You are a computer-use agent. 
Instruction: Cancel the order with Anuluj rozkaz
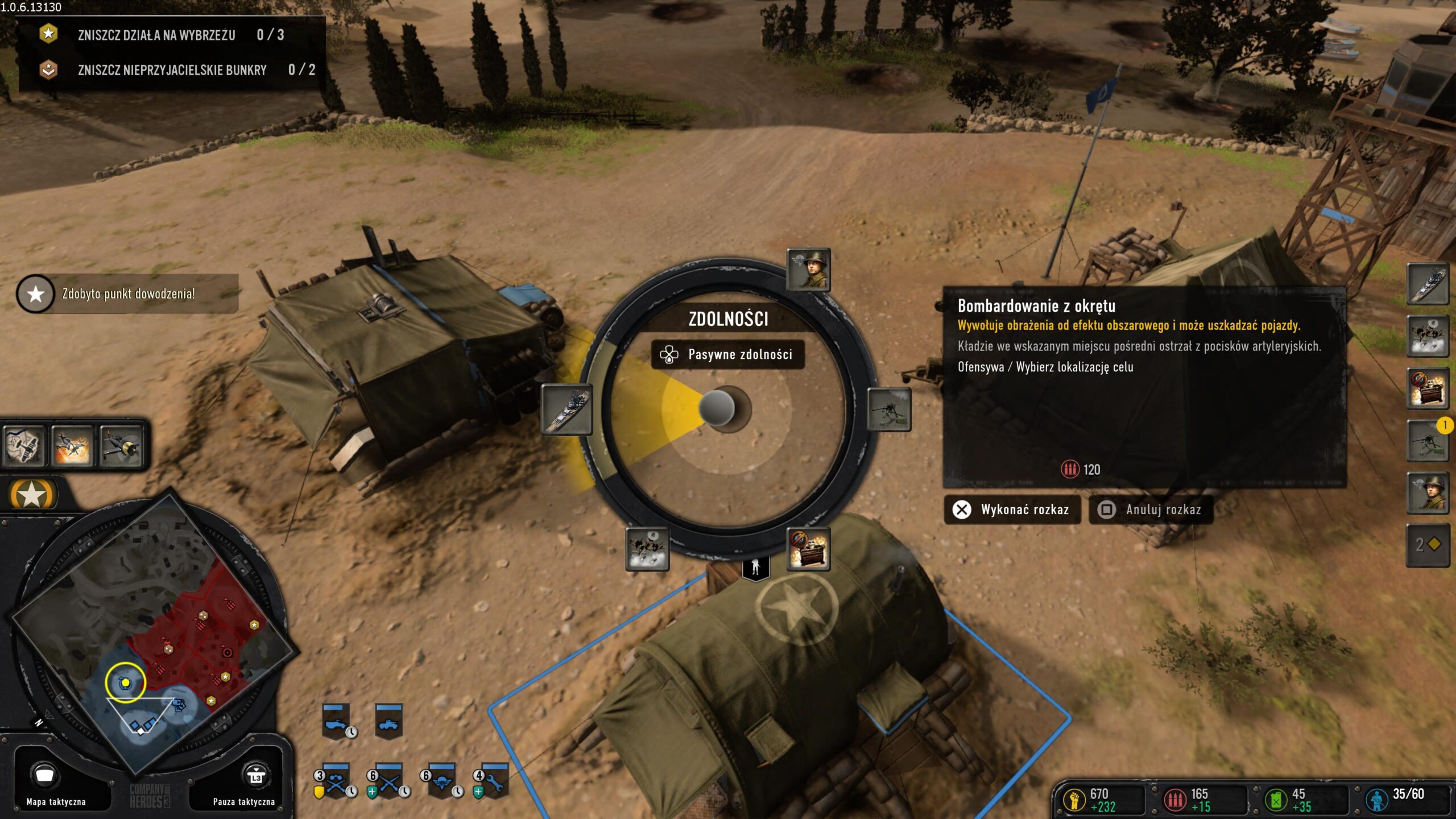tap(1151, 510)
